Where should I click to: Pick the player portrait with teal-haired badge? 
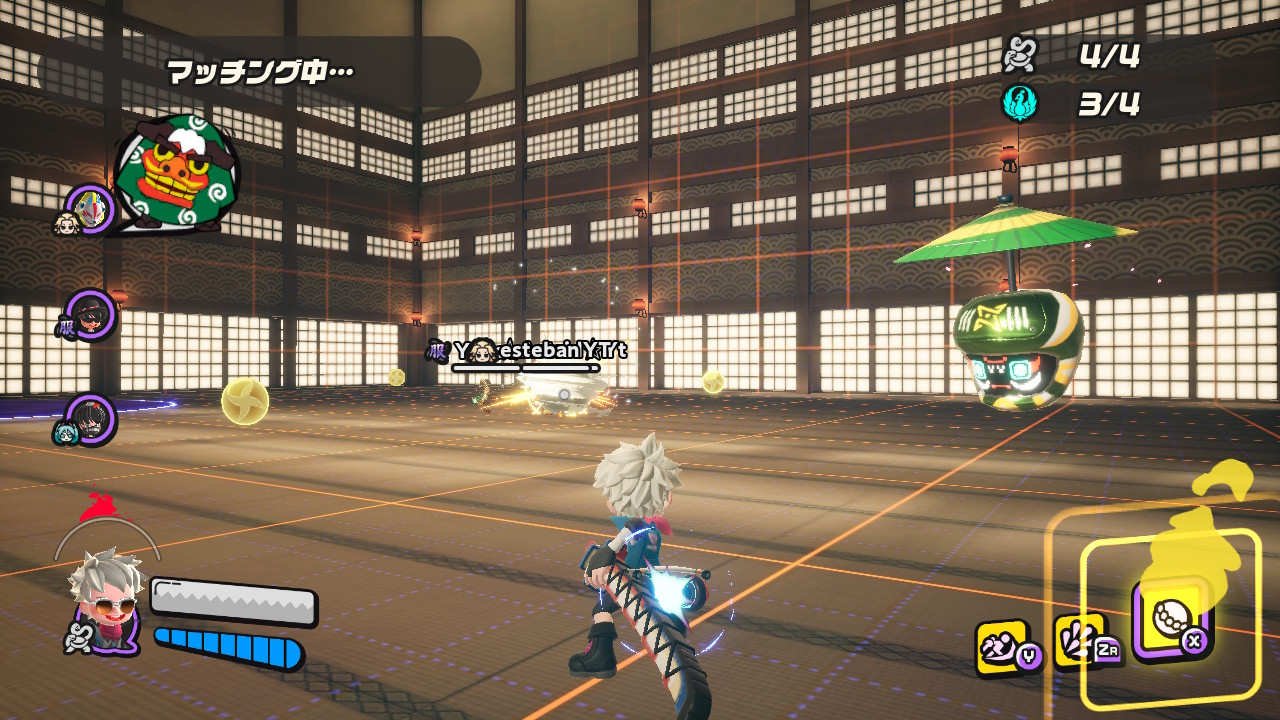pyautogui.click(x=90, y=418)
